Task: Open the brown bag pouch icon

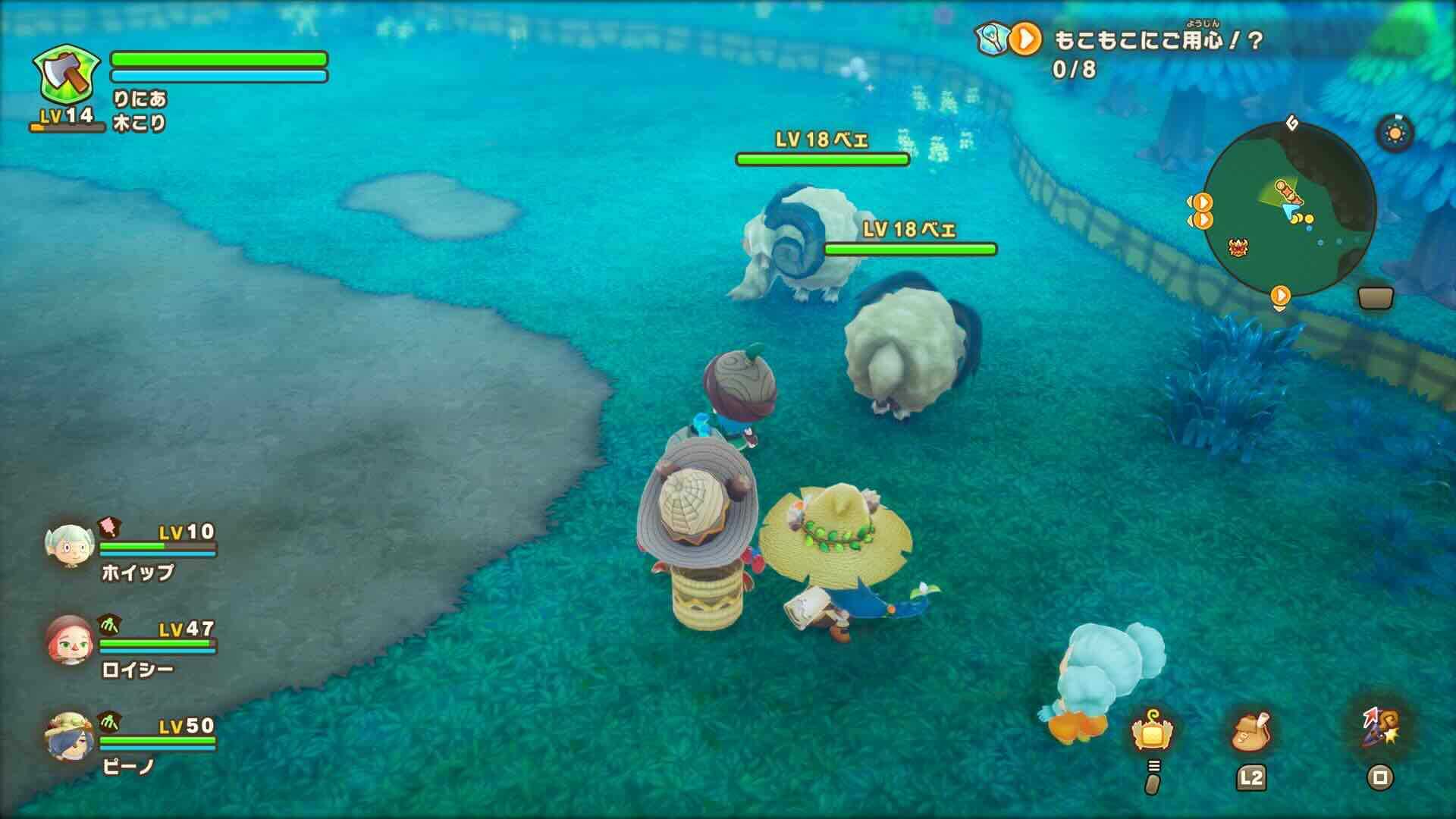Action: tap(1251, 732)
